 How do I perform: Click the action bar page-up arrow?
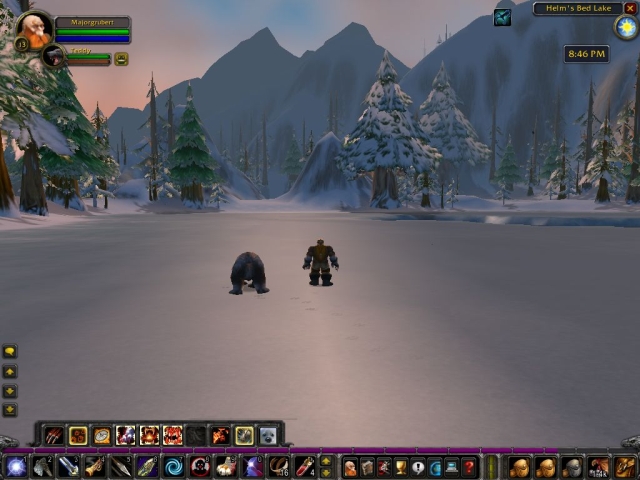tap(326, 461)
